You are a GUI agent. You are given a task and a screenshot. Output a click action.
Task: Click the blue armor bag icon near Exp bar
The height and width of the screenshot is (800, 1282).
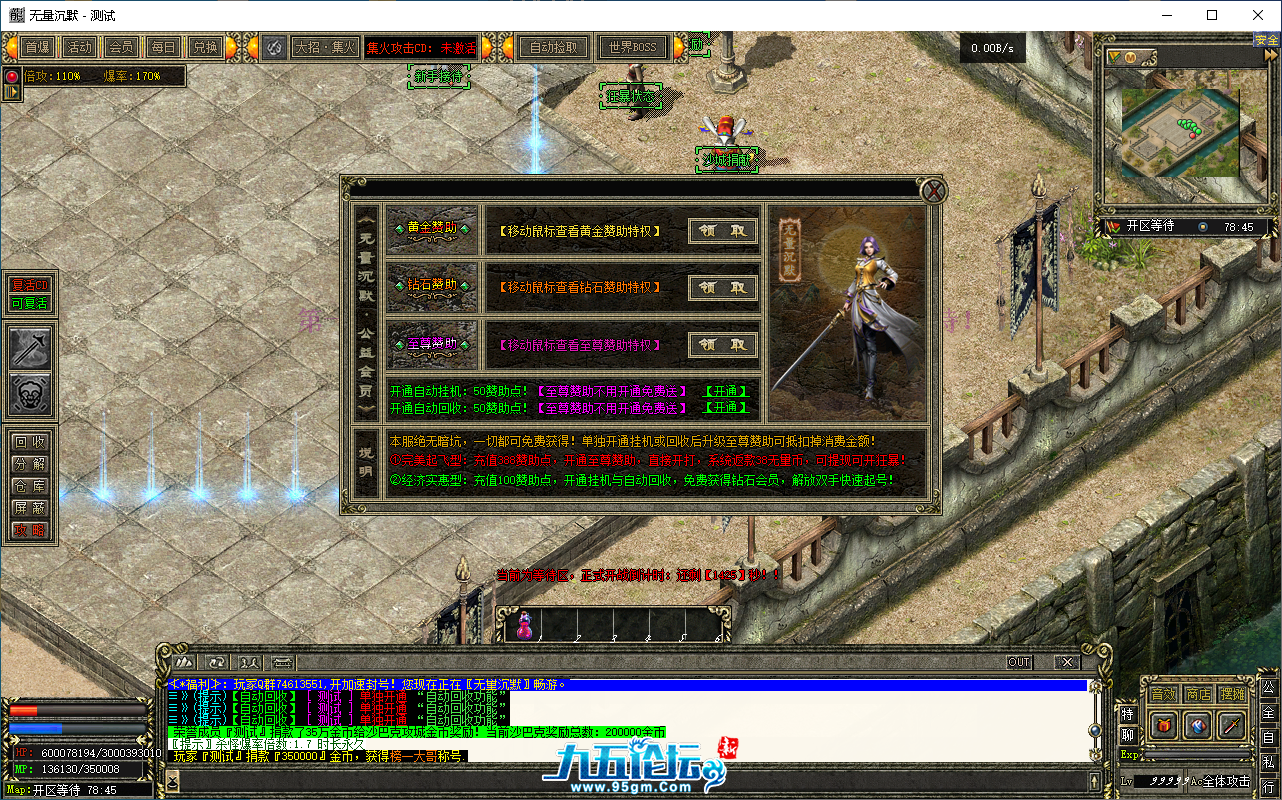pos(1198,726)
